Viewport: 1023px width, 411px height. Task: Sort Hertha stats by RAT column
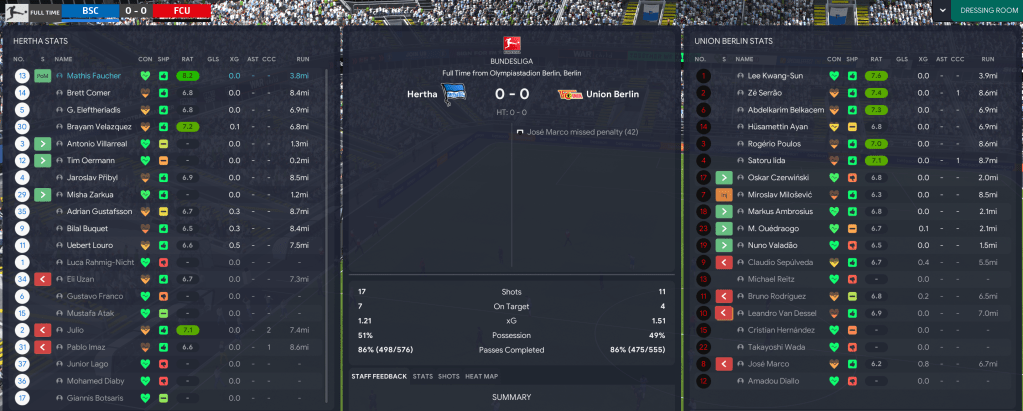tap(187, 59)
